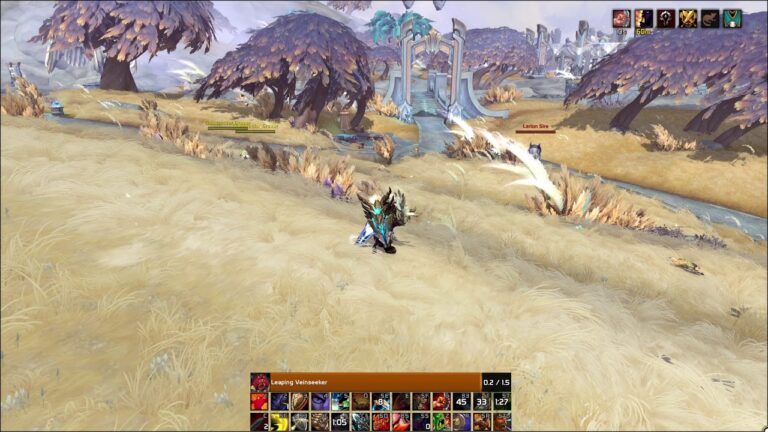Trigger the yellow lightning ability icon
The width and height of the screenshot is (768, 432).
pos(280,421)
